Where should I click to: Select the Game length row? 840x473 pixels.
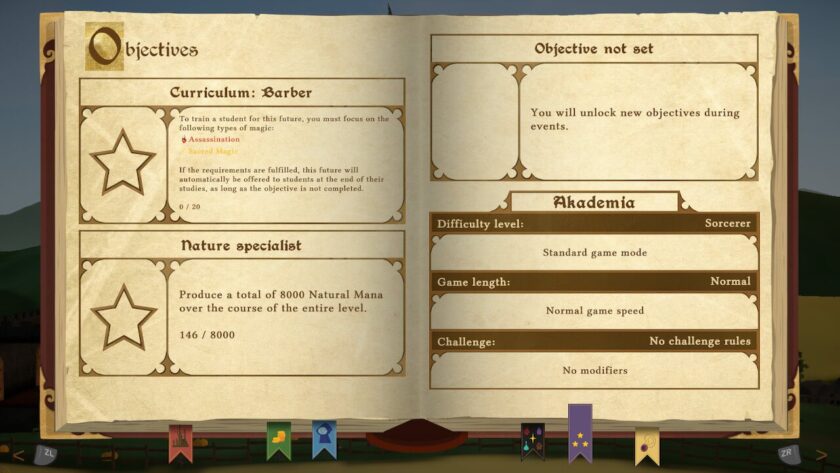593,282
